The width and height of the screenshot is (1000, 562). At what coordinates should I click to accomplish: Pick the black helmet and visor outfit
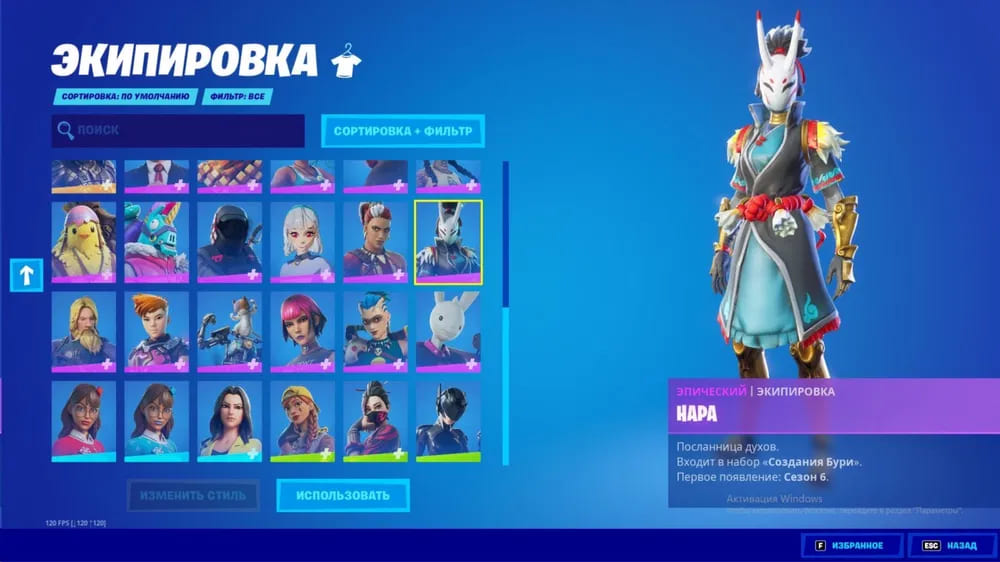click(x=229, y=241)
